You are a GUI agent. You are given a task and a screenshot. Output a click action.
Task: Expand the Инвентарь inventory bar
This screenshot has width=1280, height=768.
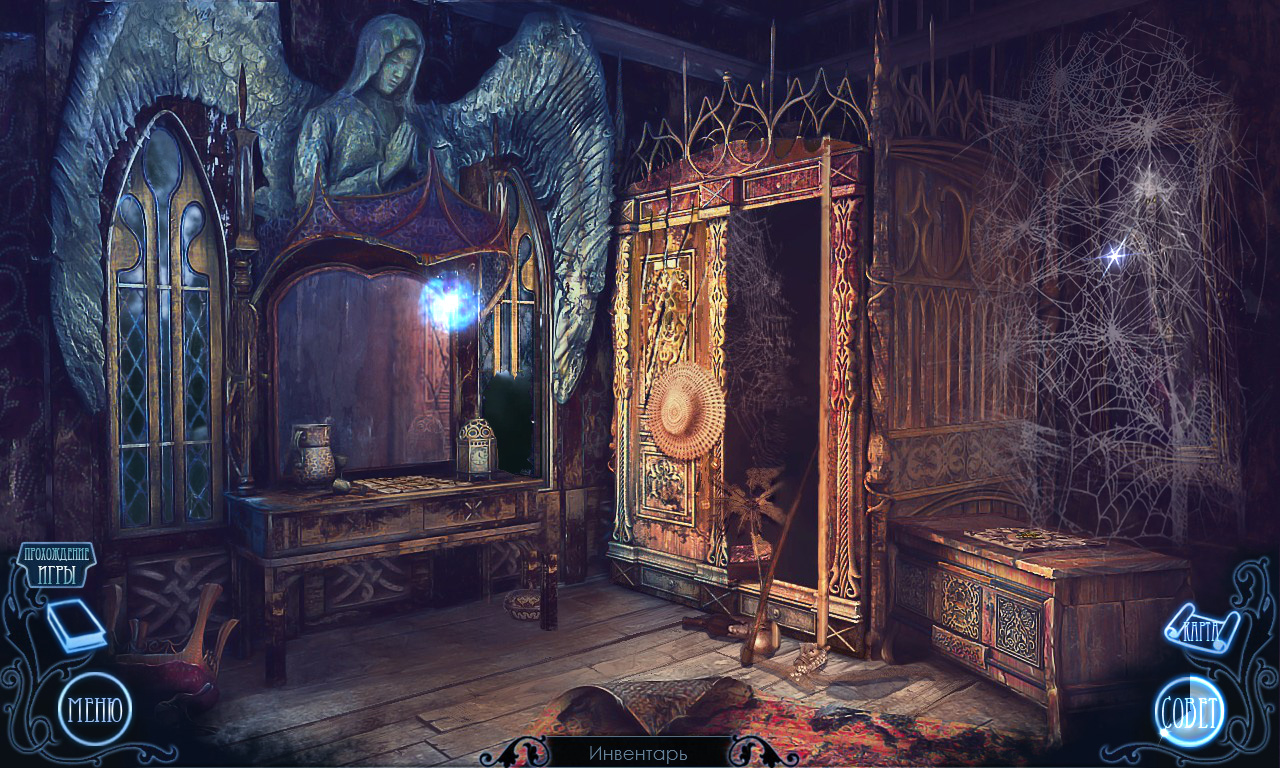[638, 753]
